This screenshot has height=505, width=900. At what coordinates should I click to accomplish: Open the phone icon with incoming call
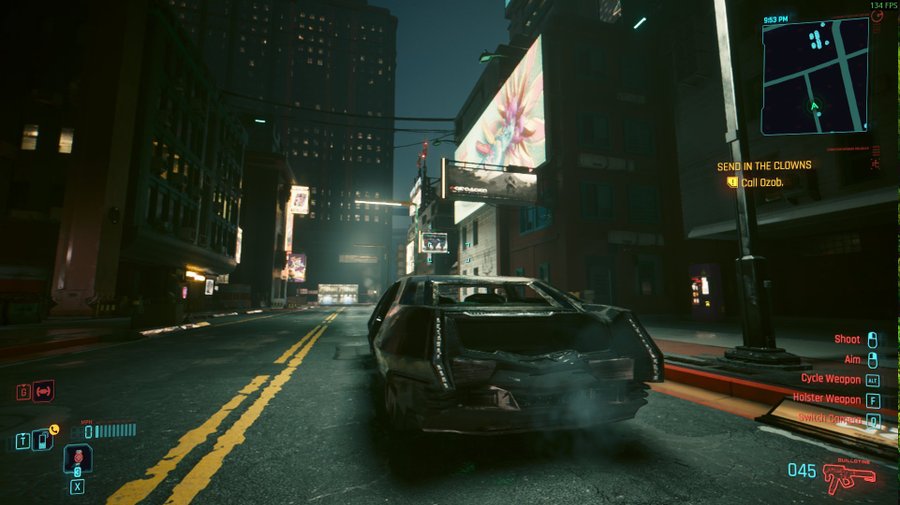[x=42, y=439]
